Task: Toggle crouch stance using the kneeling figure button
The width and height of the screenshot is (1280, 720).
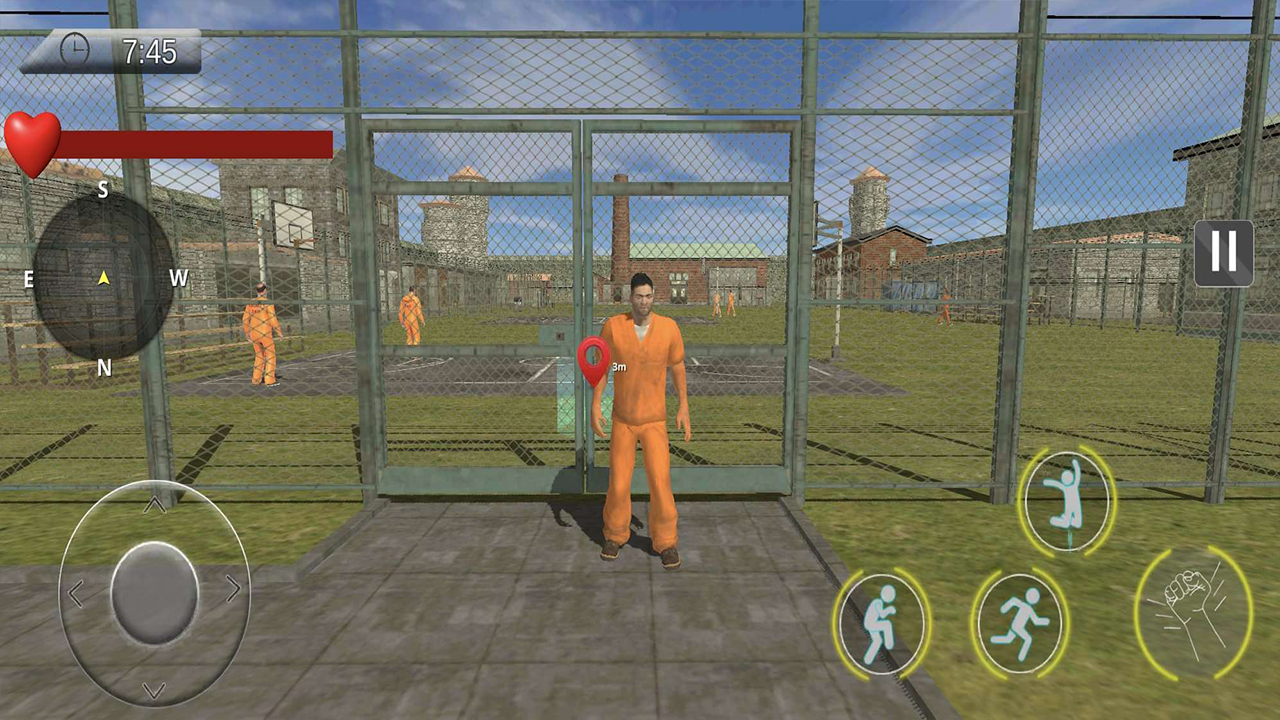Action: click(882, 622)
